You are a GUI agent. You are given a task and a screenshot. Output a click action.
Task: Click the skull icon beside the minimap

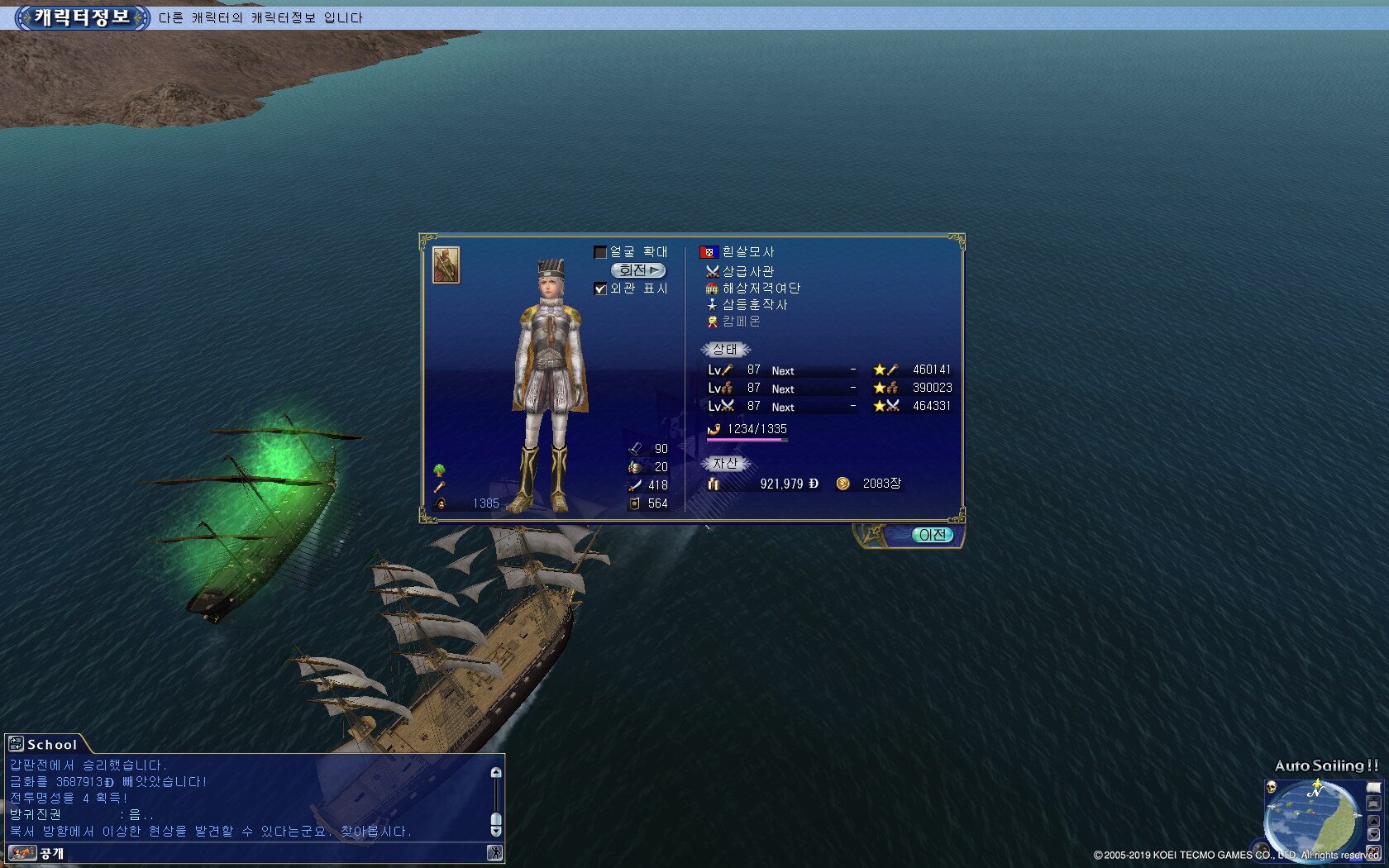[x=1272, y=787]
